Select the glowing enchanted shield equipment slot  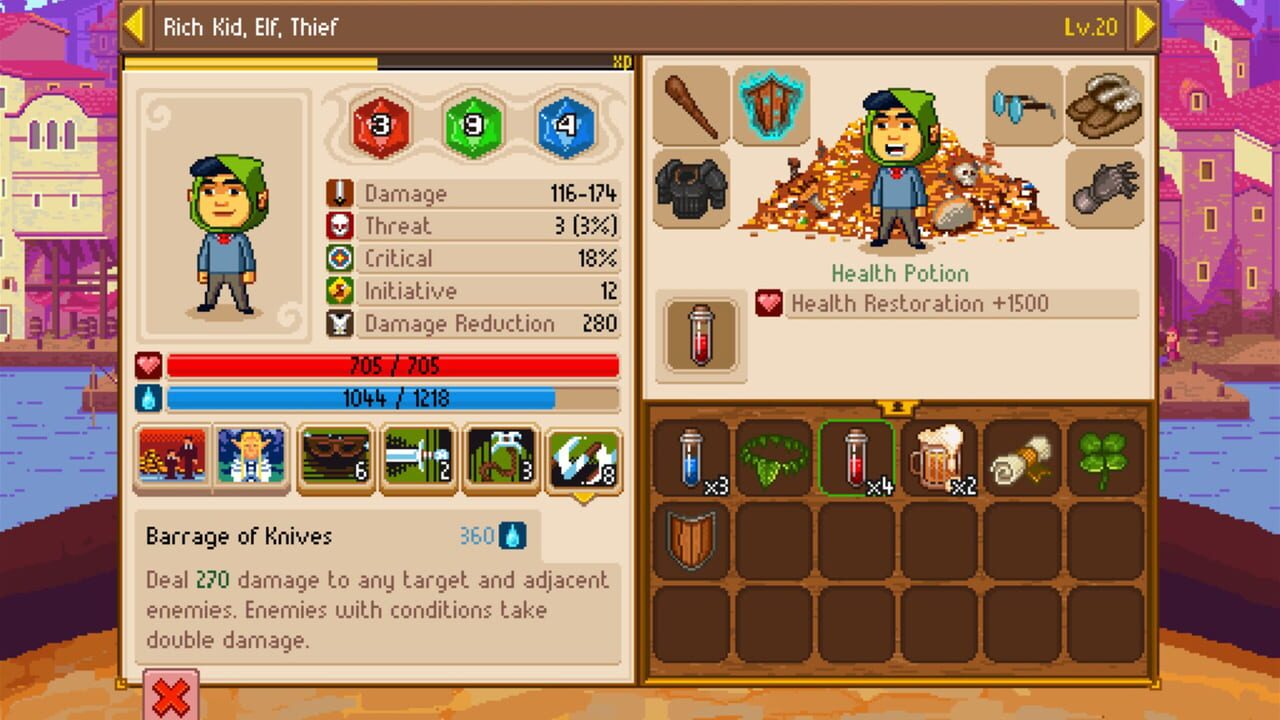point(767,107)
